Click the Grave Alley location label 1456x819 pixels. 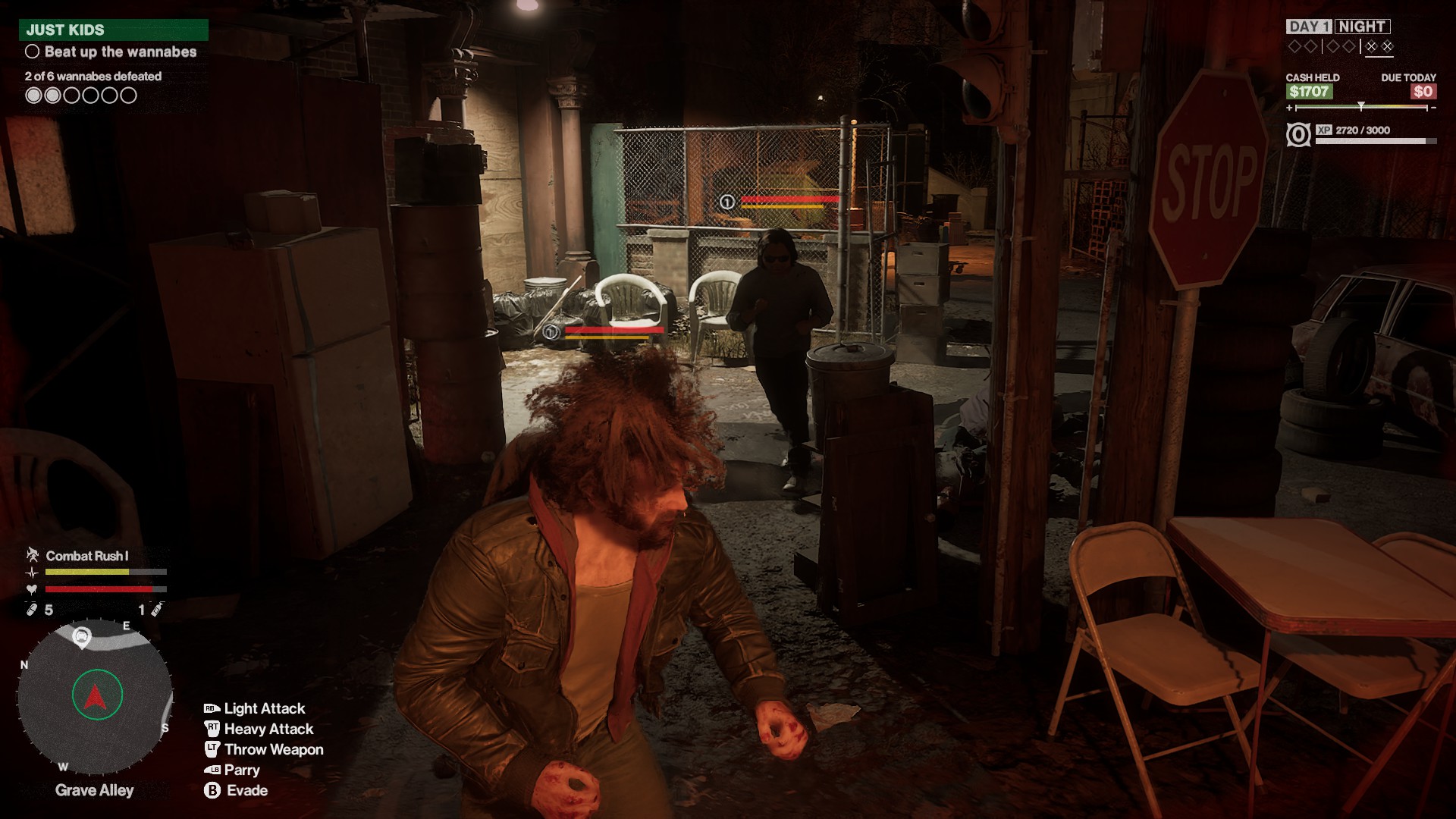tap(95, 790)
